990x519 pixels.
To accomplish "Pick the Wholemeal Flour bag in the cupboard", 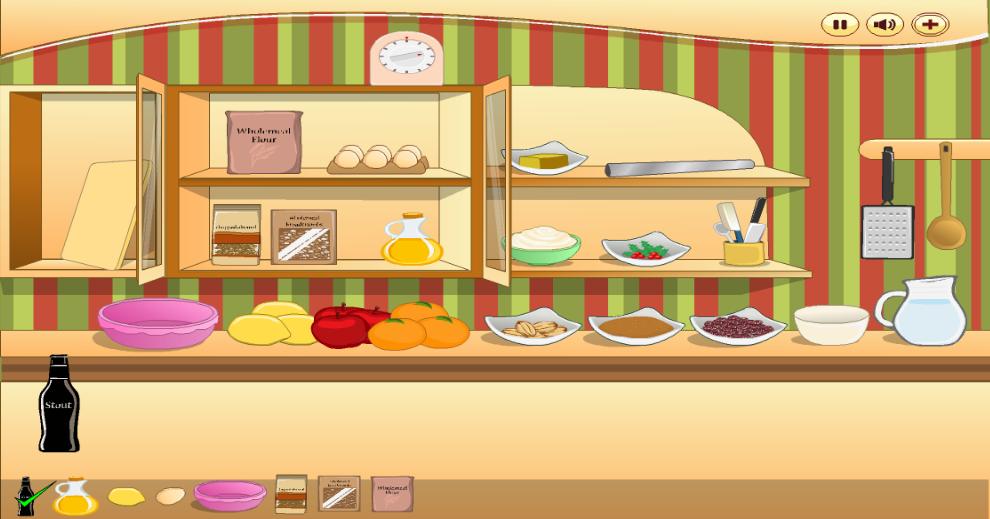I will [x=263, y=142].
